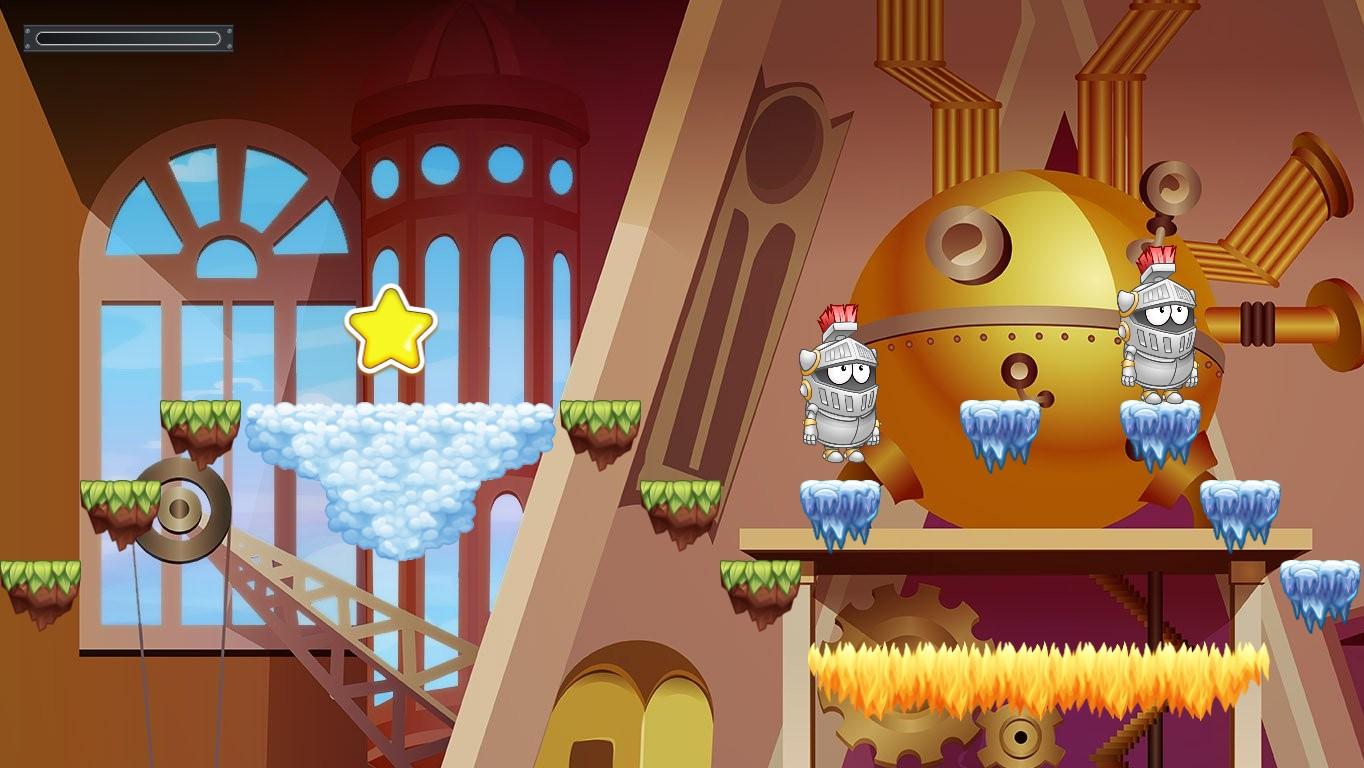Viewport: 1364px width, 768px height.
Task: Click the ice platform below the left knight
Action: click(x=840, y=505)
